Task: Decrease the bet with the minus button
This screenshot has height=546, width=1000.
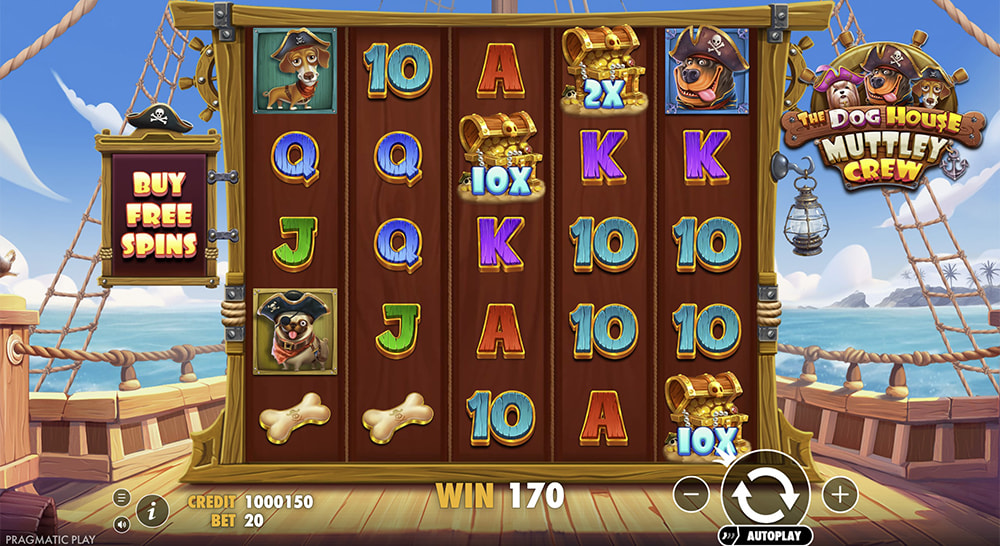Action: pos(691,492)
